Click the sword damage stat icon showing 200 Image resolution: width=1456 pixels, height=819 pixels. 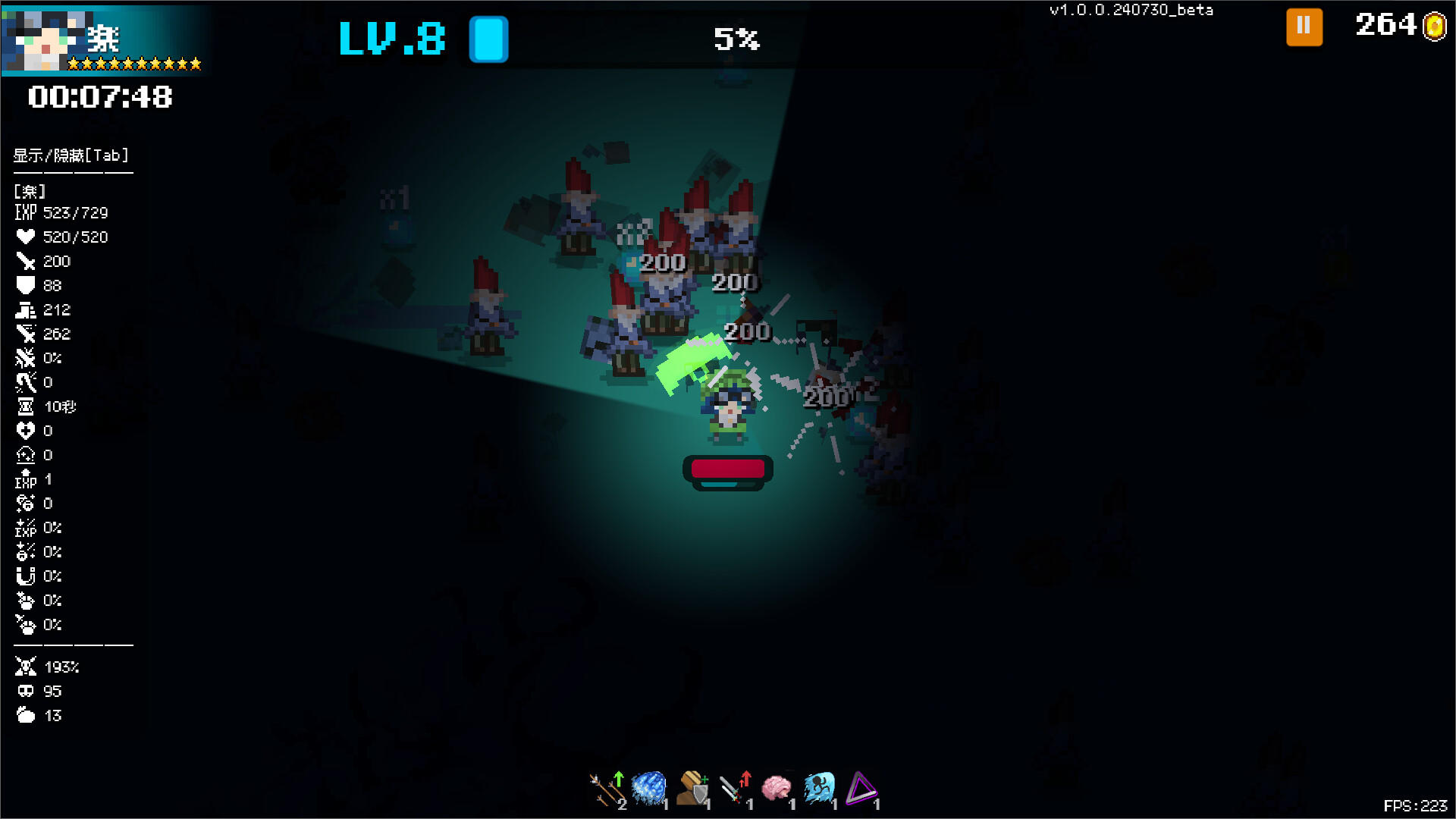pyautogui.click(x=27, y=261)
